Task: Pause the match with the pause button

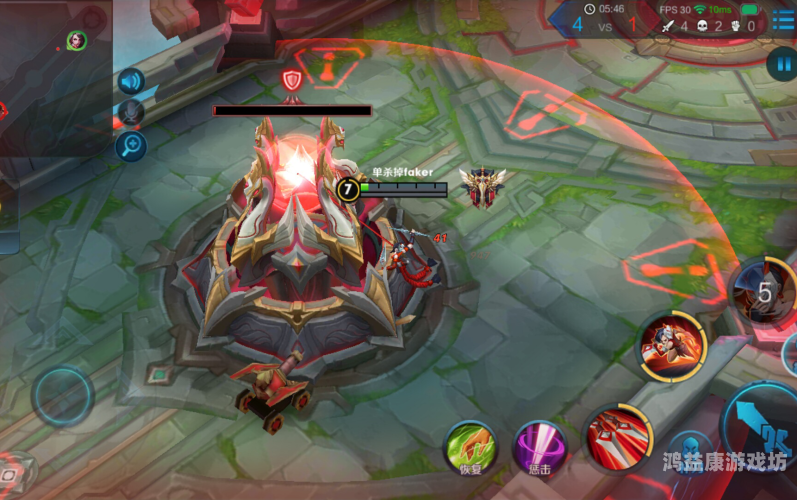Action: [780, 65]
